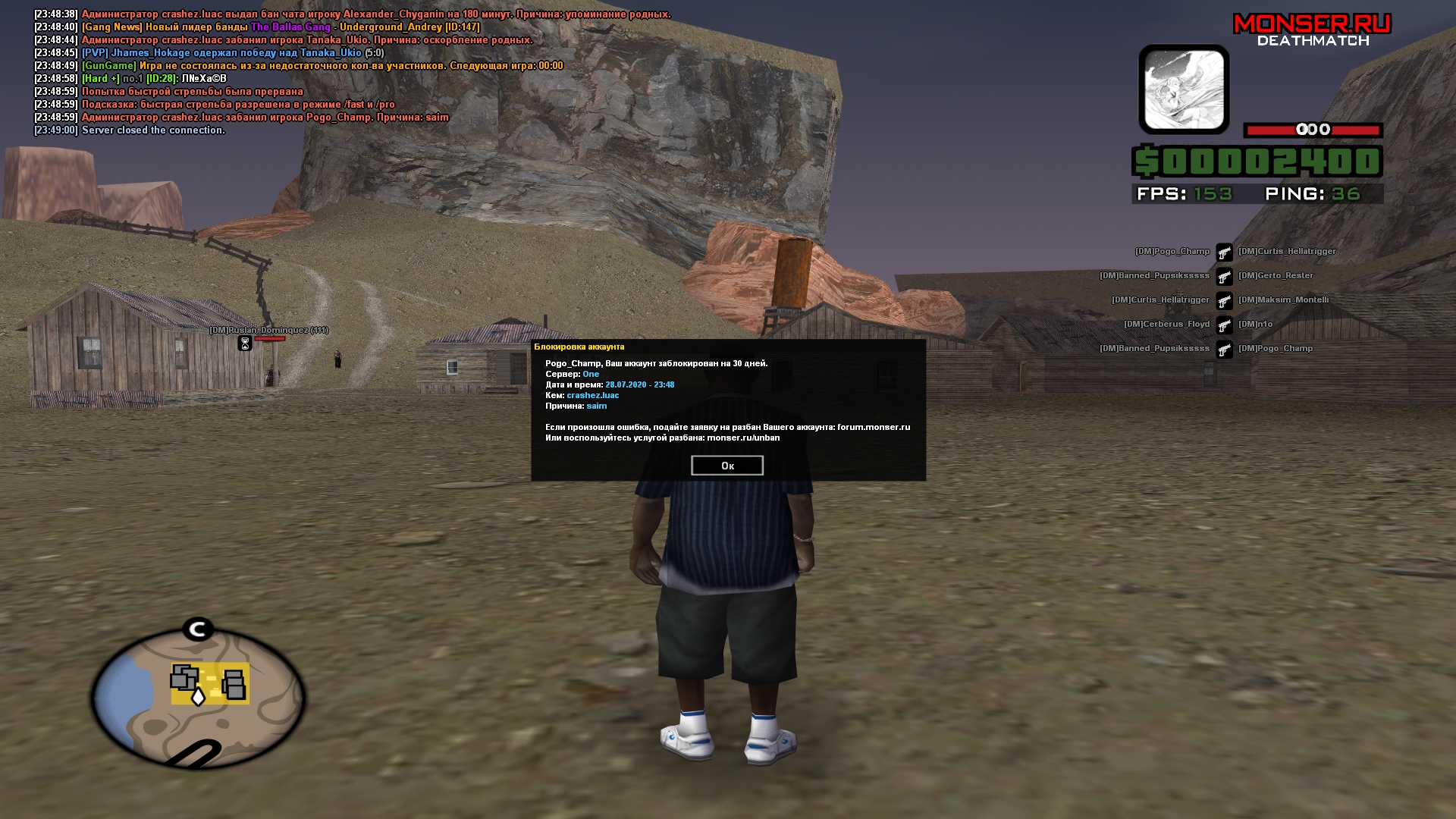Select the weapon icon in the HUD

point(1183,89)
